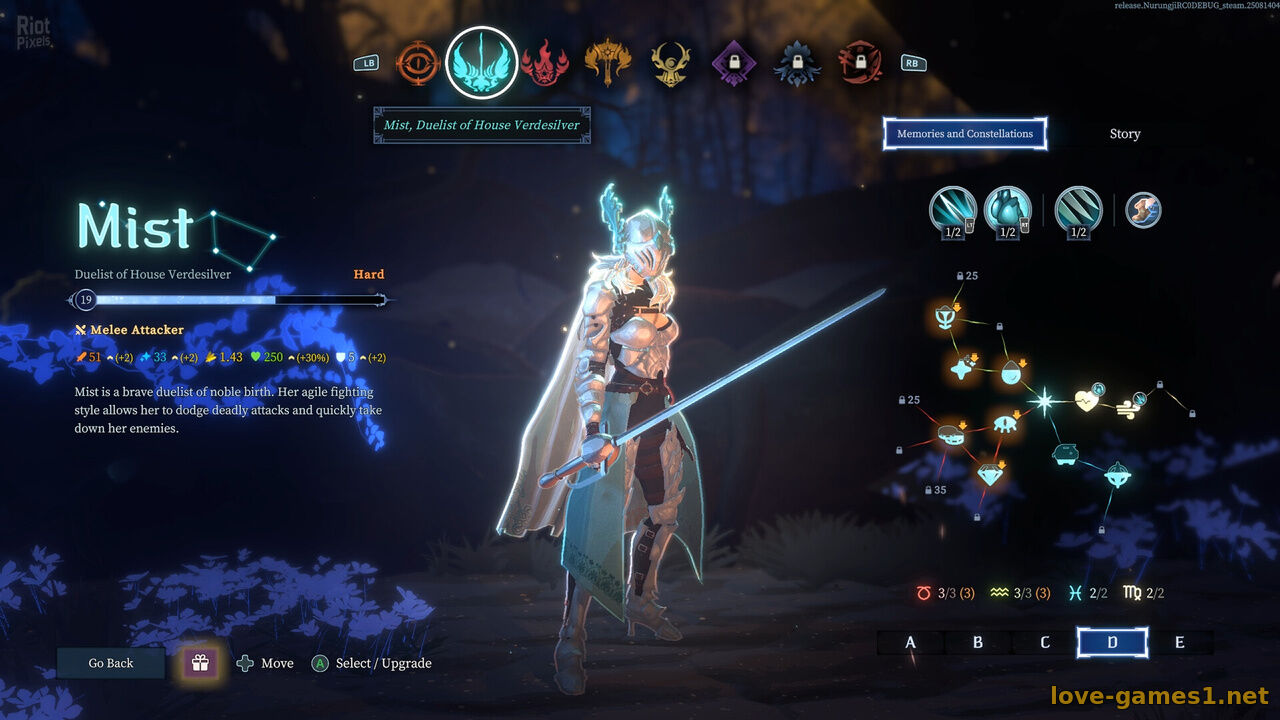This screenshot has height=720, width=1280.
Task: Select the golden axe character emblem
Action: coord(608,63)
